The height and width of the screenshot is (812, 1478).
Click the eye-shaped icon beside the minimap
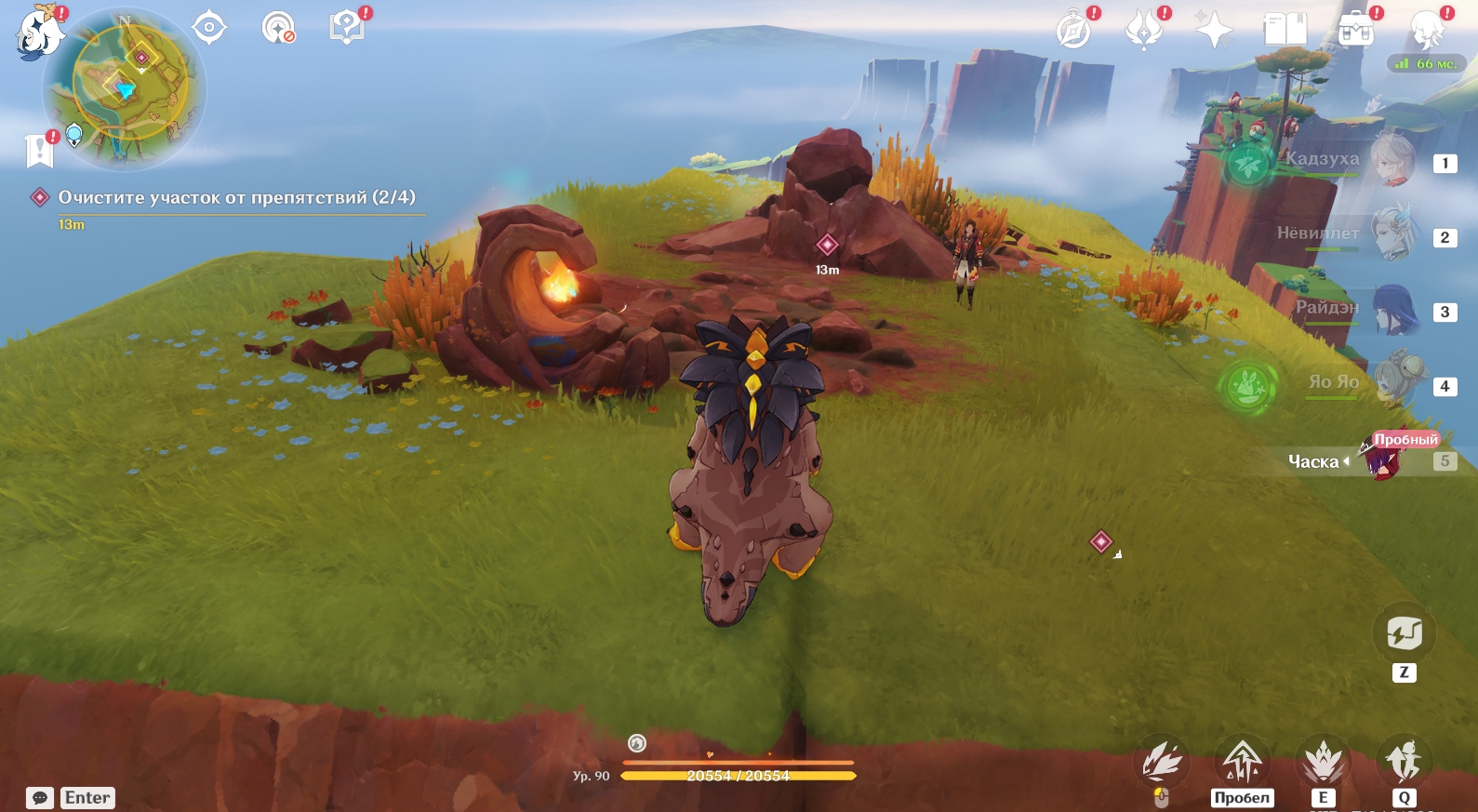(x=209, y=27)
